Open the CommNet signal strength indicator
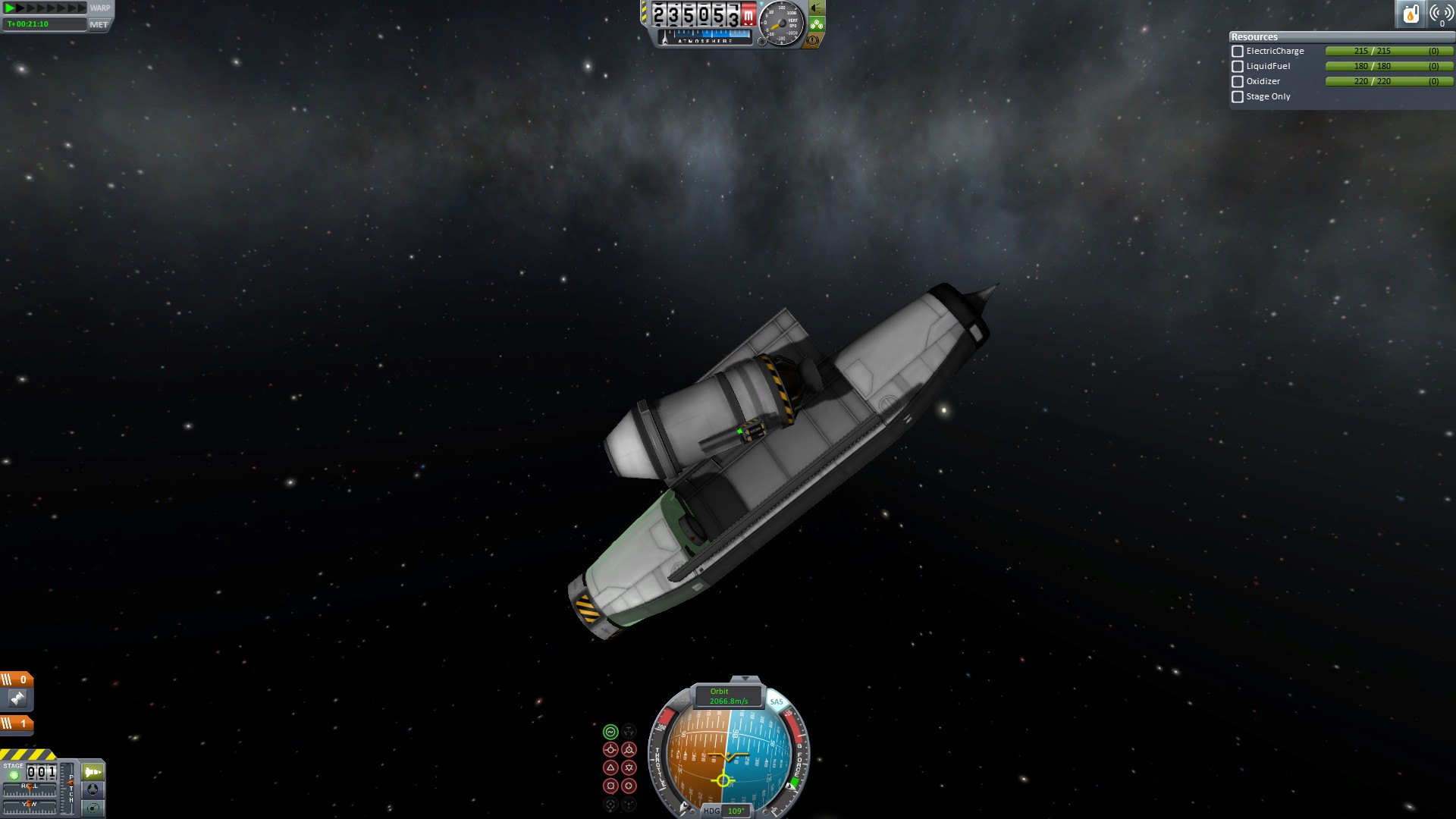This screenshot has height=819, width=1456. [1440, 14]
